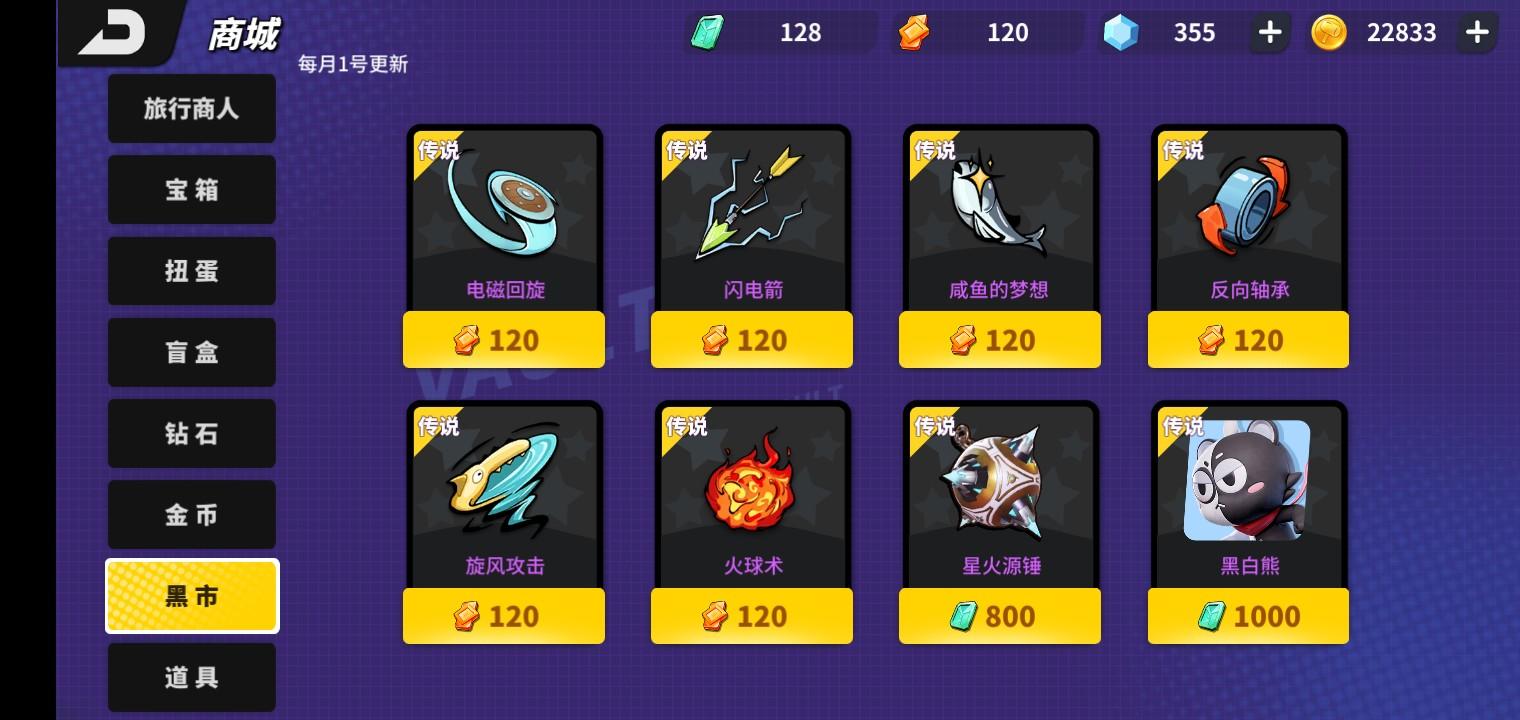Open the 扭蛋 gacha tab
Viewport: 1520px width, 720px height.
click(191, 271)
